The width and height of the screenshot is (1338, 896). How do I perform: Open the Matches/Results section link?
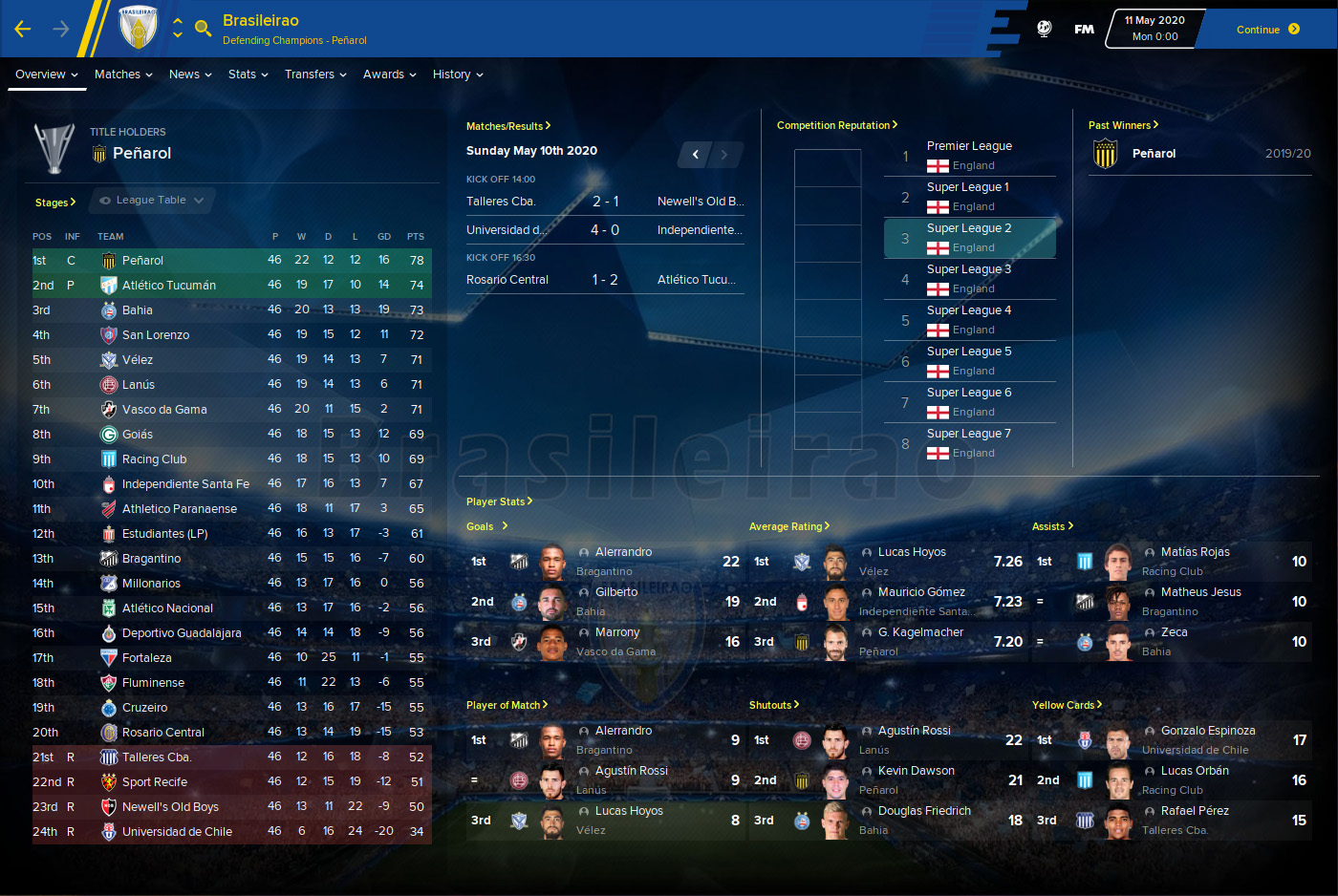click(x=507, y=126)
